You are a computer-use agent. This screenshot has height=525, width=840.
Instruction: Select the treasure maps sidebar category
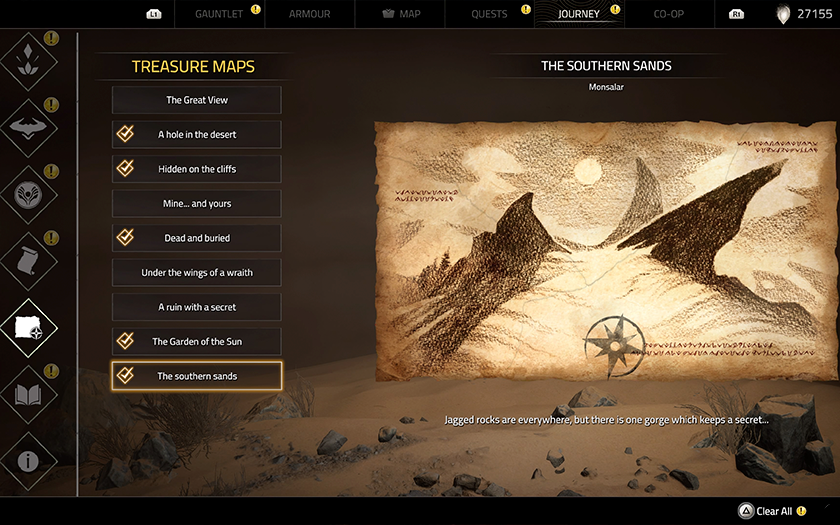click(28, 327)
